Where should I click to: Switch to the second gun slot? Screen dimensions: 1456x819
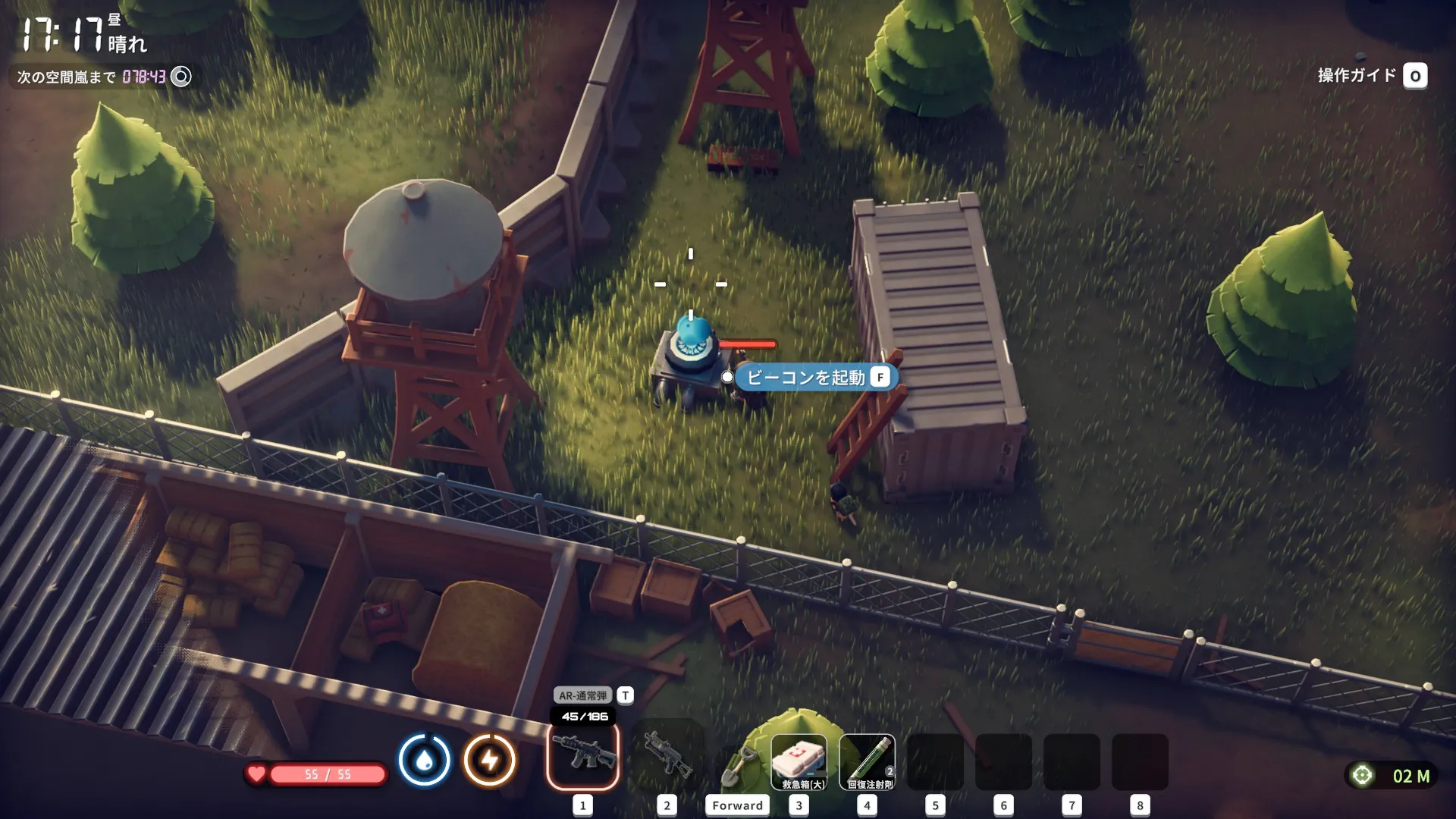(667, 757)
